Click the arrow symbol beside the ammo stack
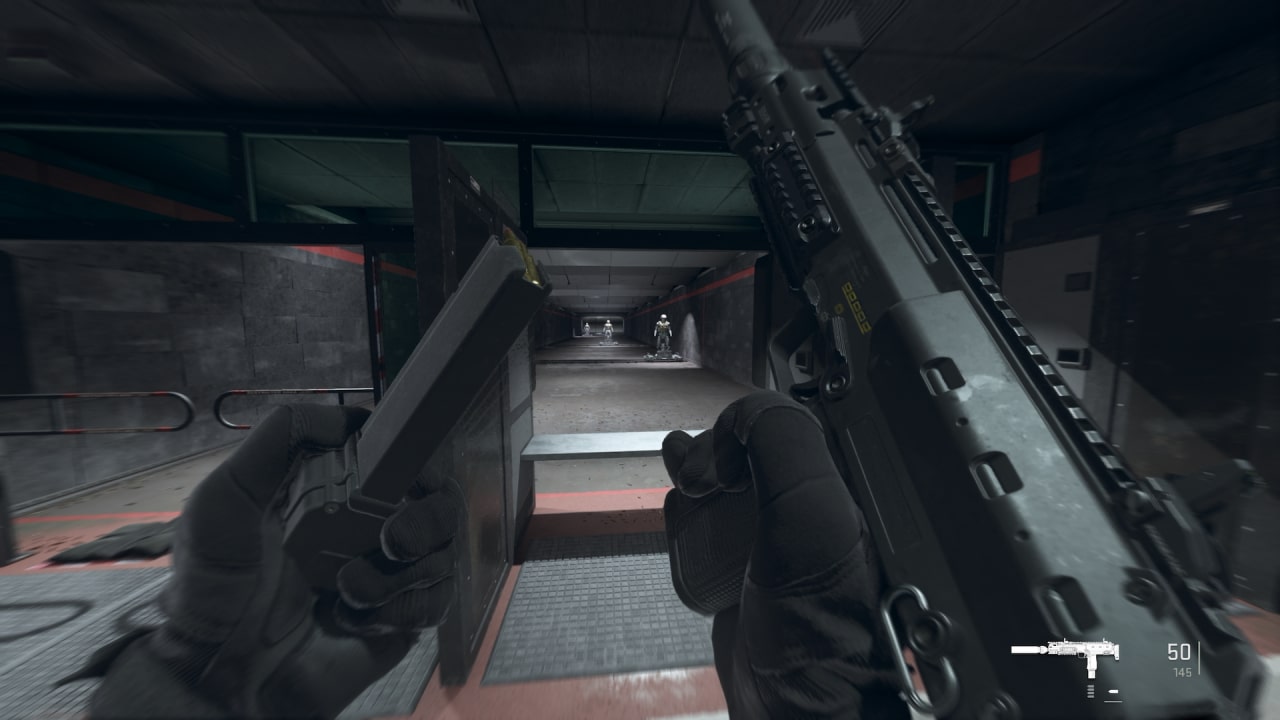This screenshot has width=1280, height=720. tap(1113, 690)
